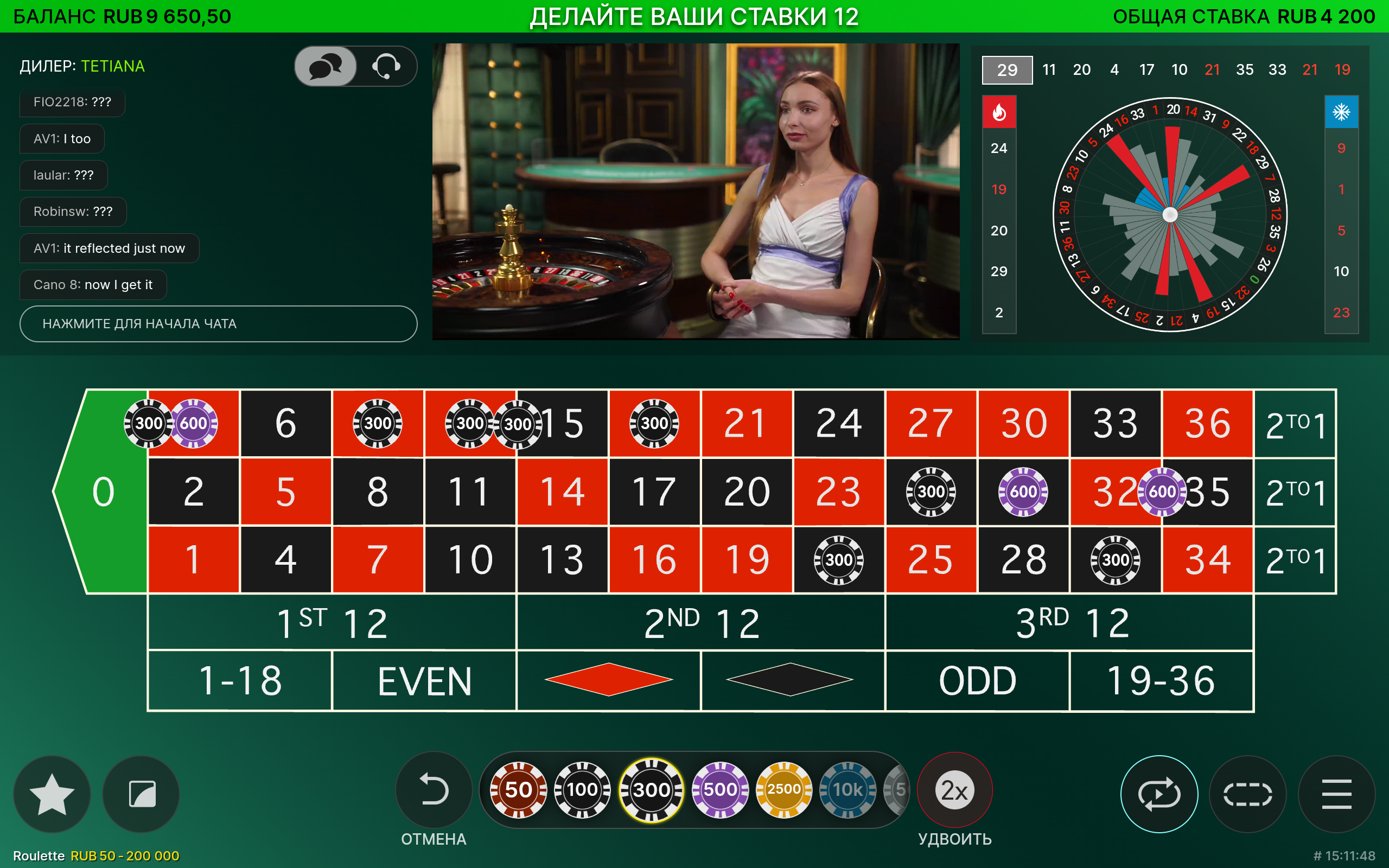Open the headset support option
Viewport: 1389px width, 868px height.
[386, 67]
